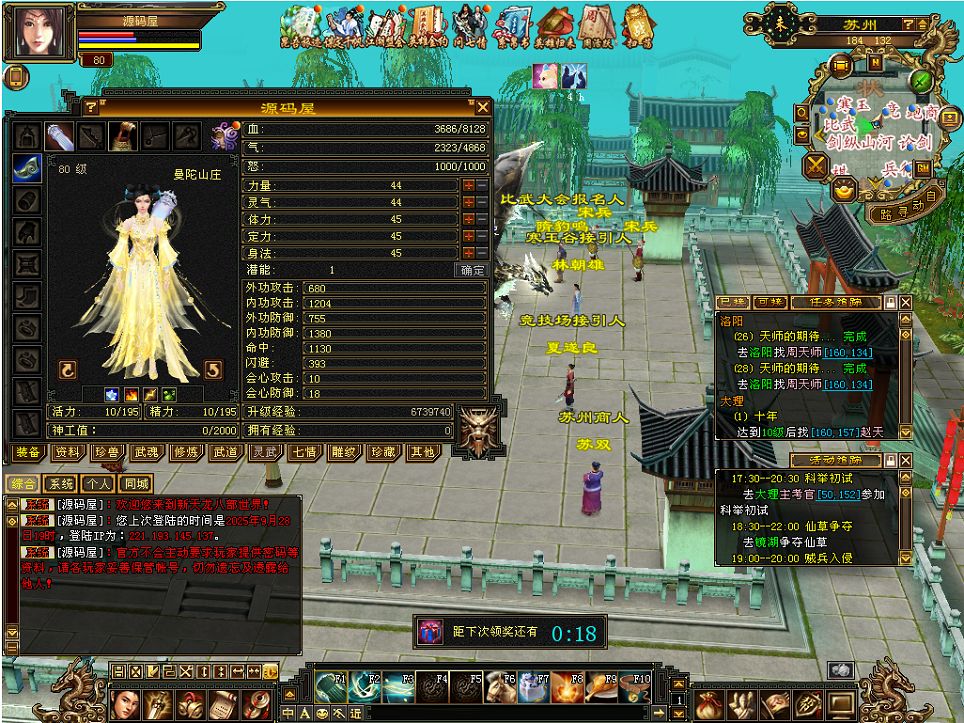Click the player portrait in top-left corner

(38, 32)
